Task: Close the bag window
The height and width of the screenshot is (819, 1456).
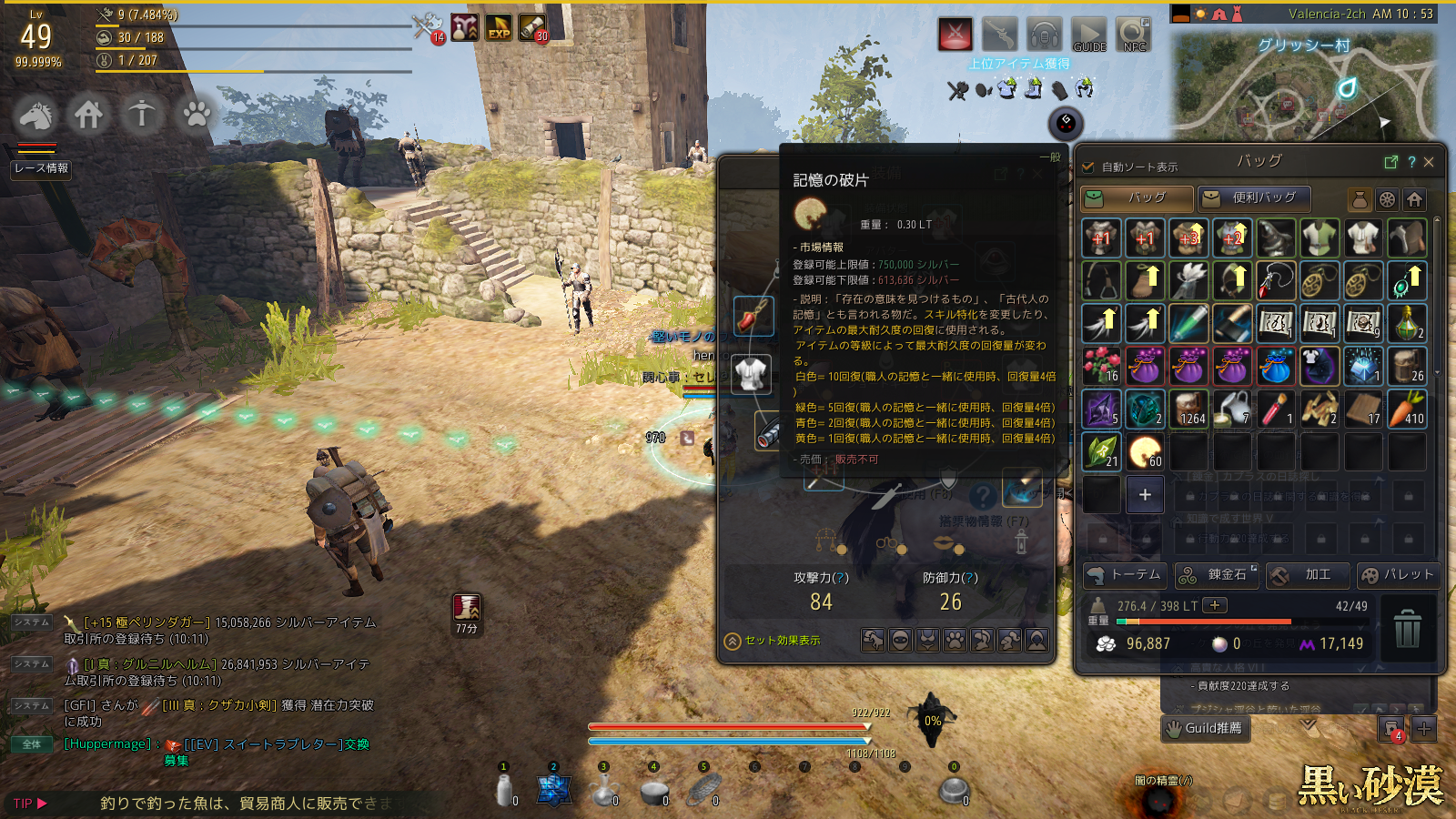Action: click(x=1429, y=162)
